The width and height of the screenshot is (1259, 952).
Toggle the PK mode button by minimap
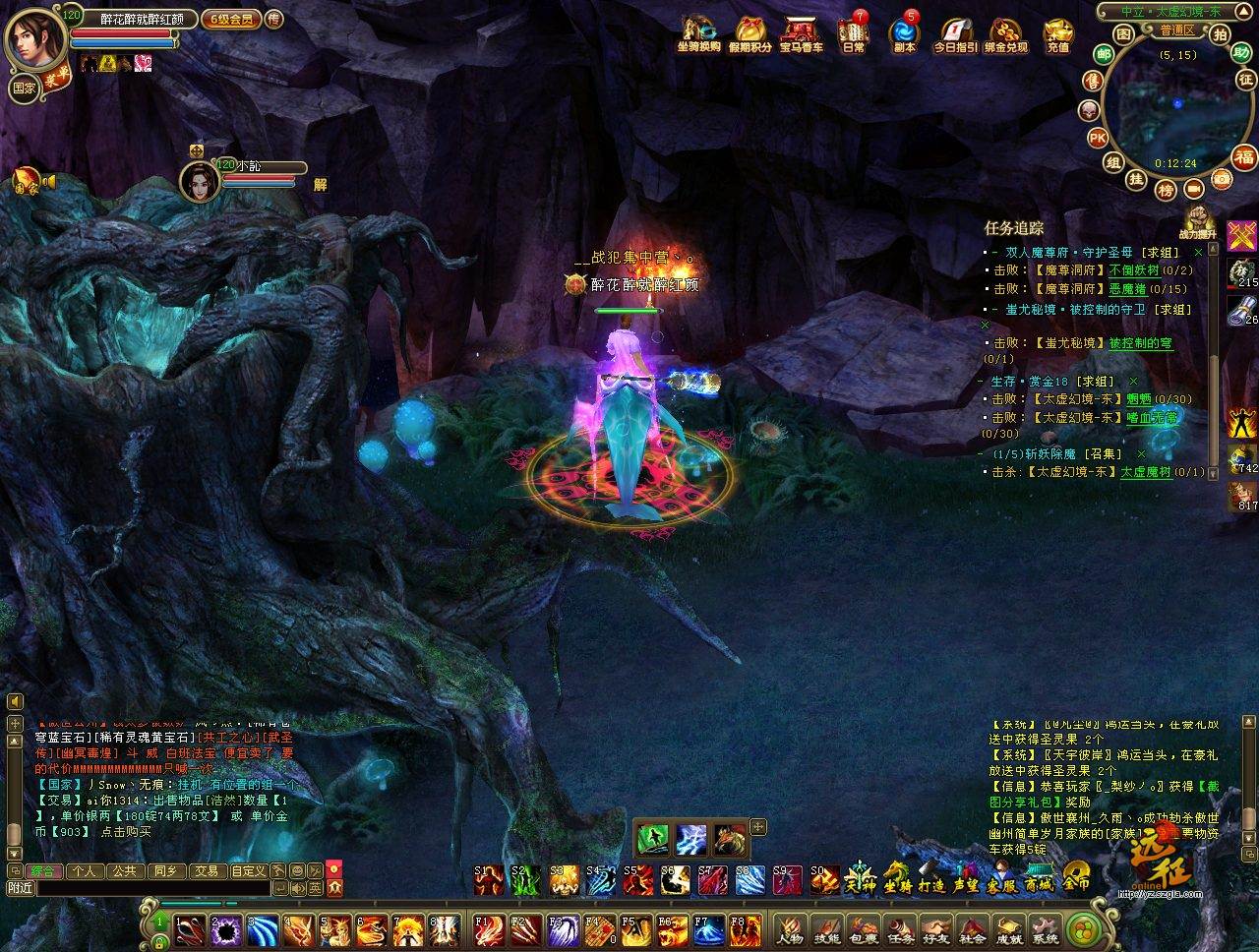click(1098, 137)
